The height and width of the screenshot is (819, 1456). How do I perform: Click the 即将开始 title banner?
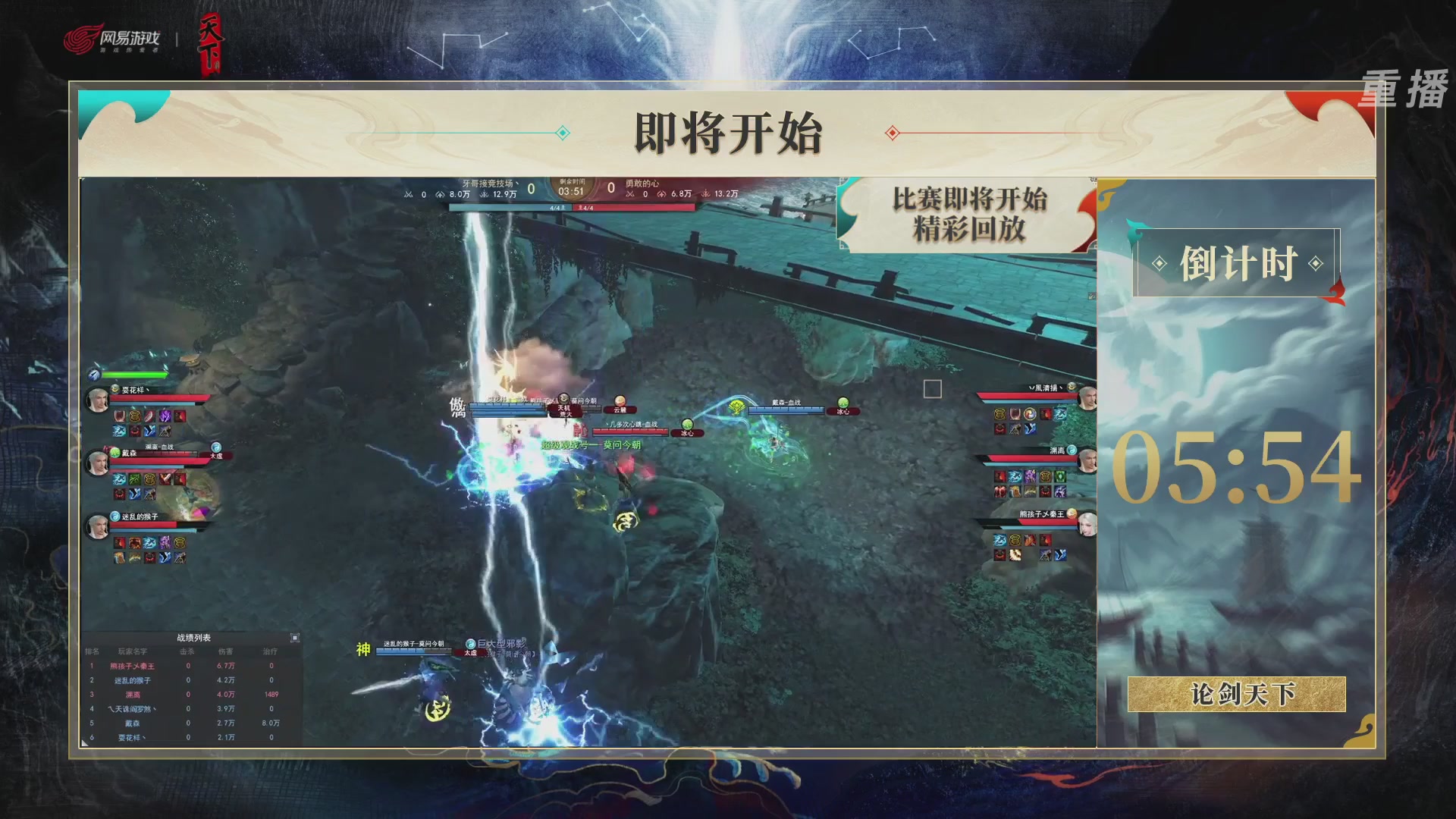tap(728, 133)
